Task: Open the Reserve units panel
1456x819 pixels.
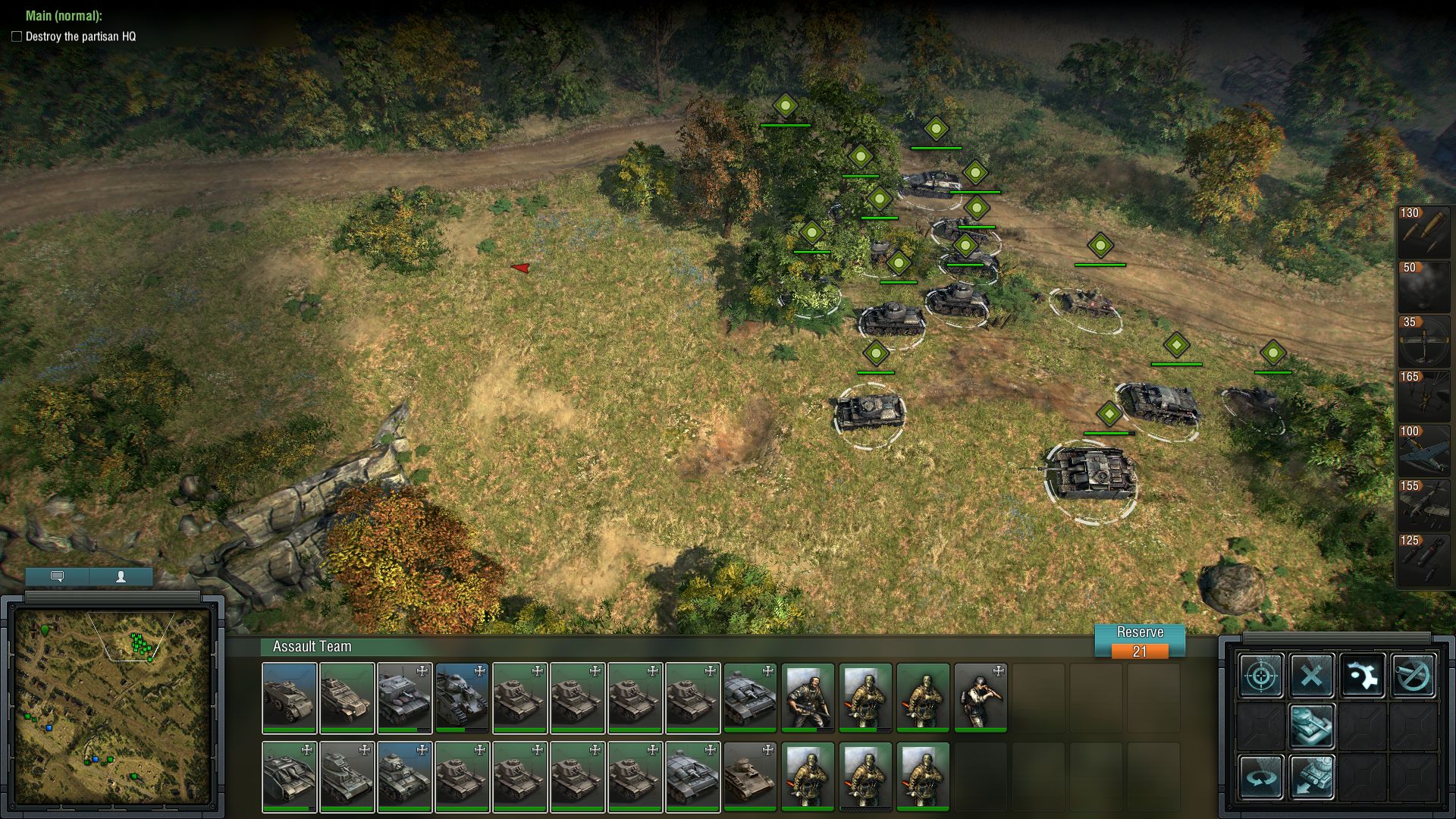Action: (x=1139, y=641)
